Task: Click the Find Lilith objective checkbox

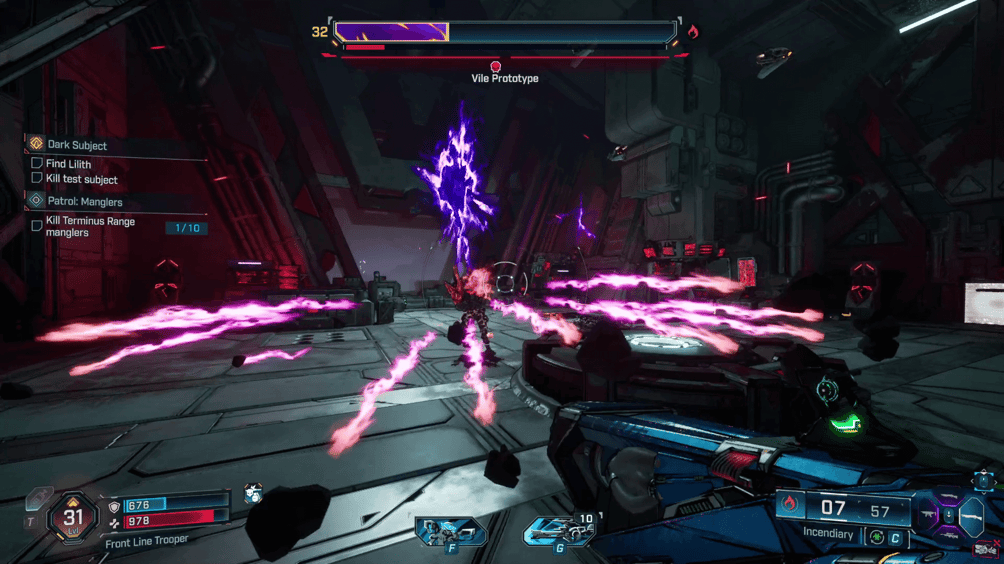Action: tap(37, 163)
